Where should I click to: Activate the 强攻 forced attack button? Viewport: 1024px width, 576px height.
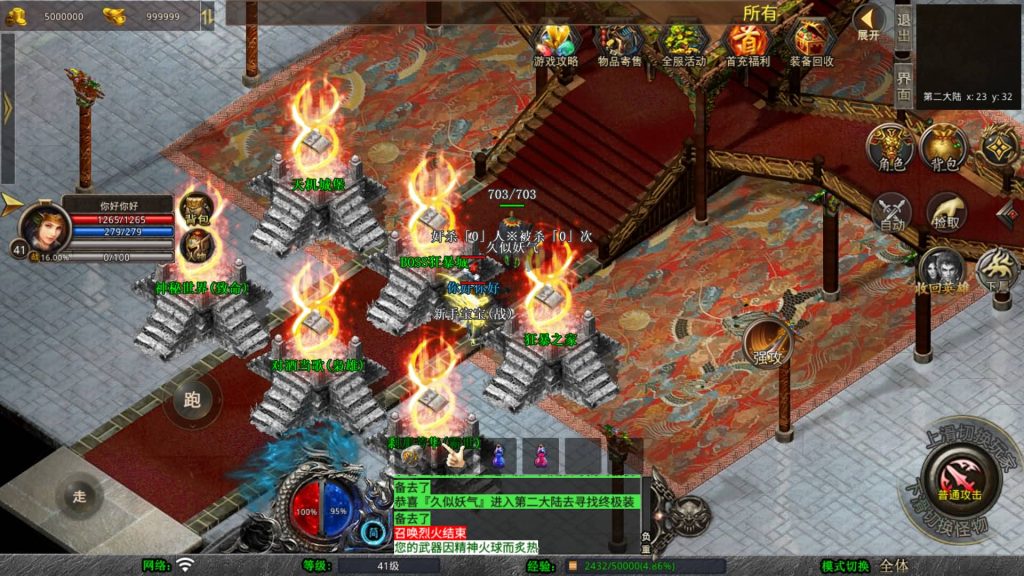768,343
